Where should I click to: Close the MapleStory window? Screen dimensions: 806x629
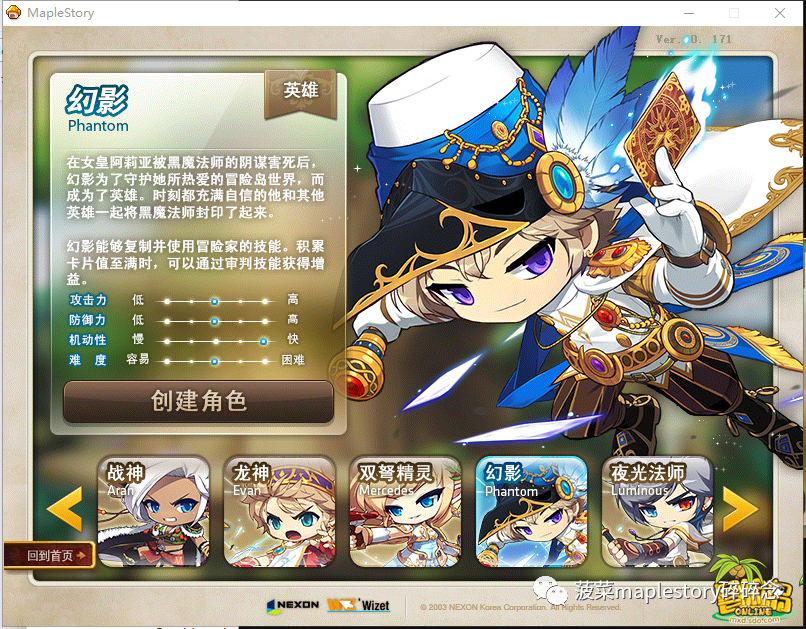[779, 13]
